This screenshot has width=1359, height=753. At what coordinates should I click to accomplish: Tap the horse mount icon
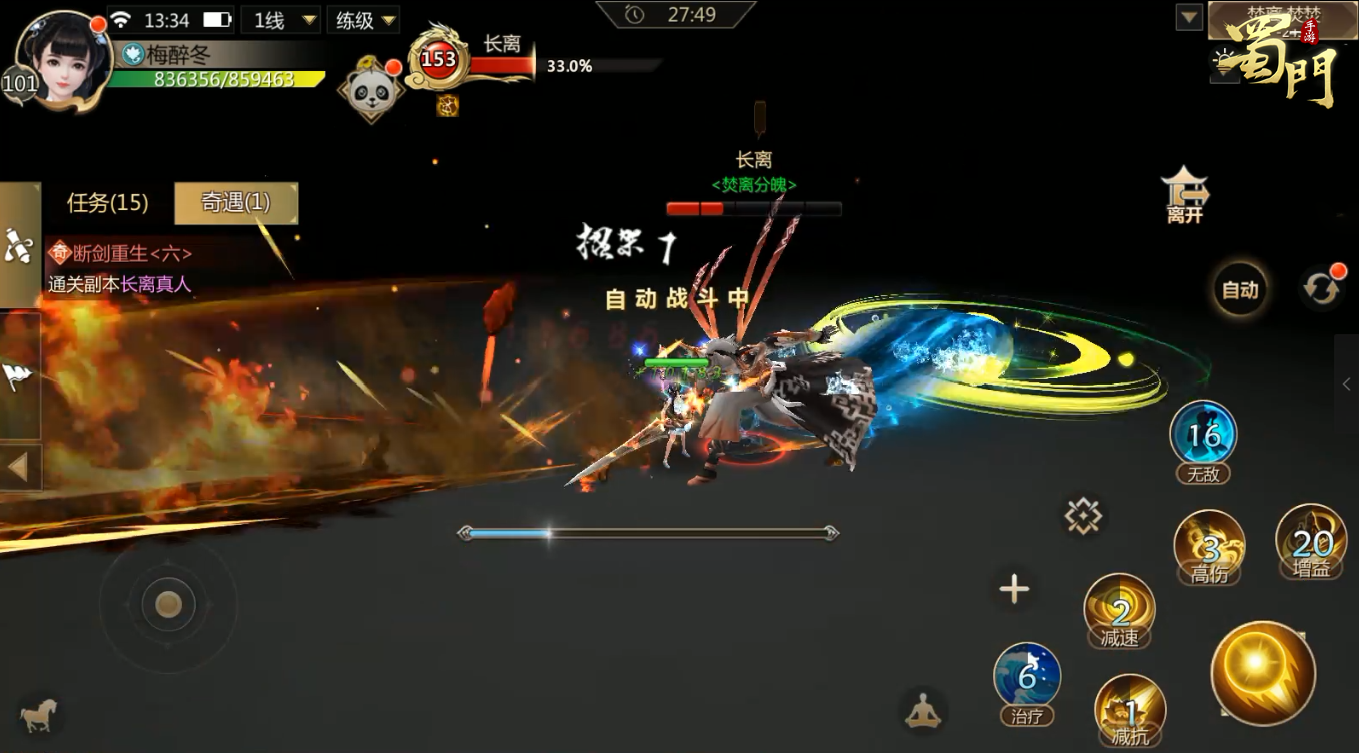(38, 714)
